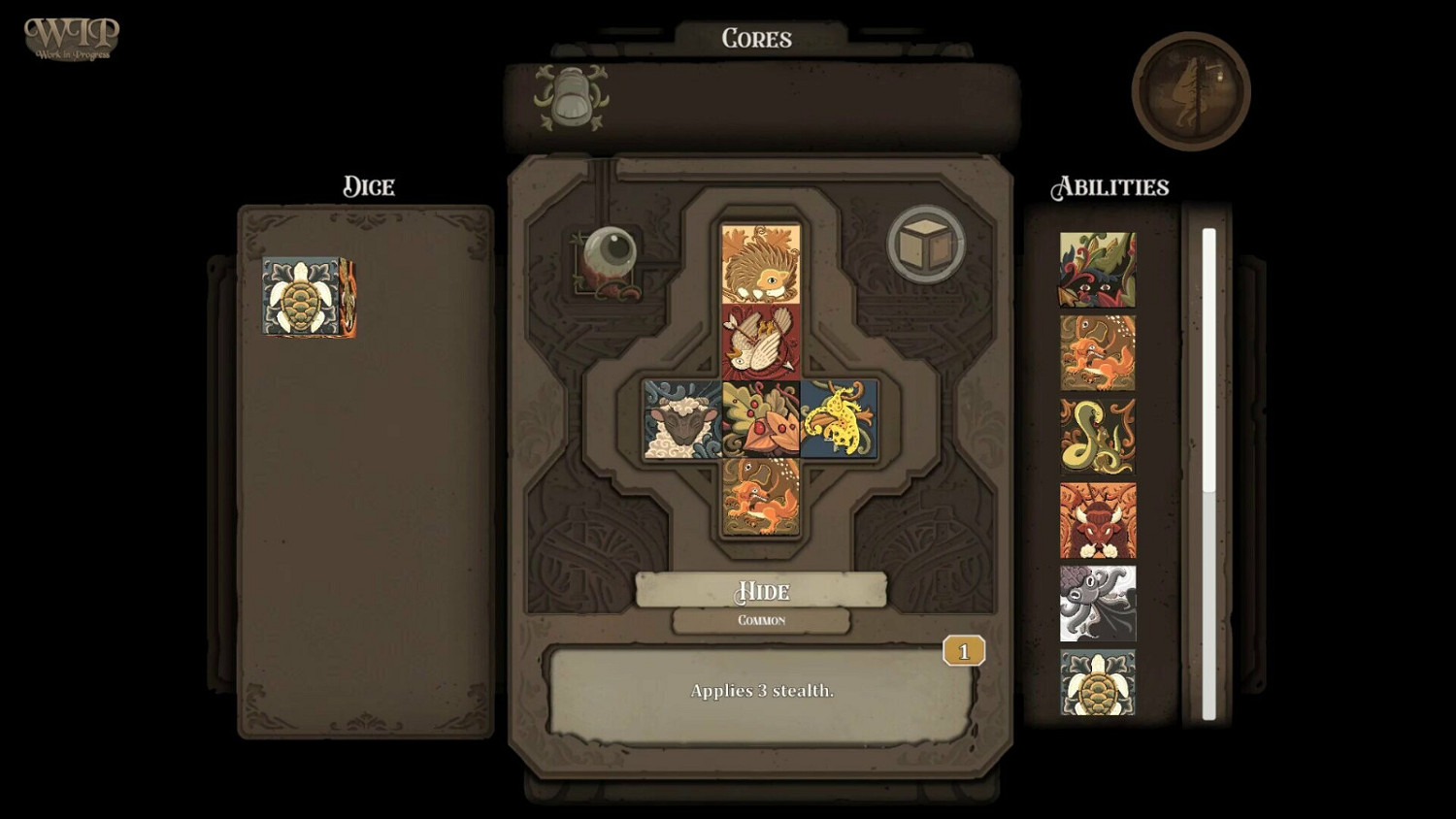1456x819 pixels.
Task: Open the Abilities panel header
Action: [x=1110, y=186]
